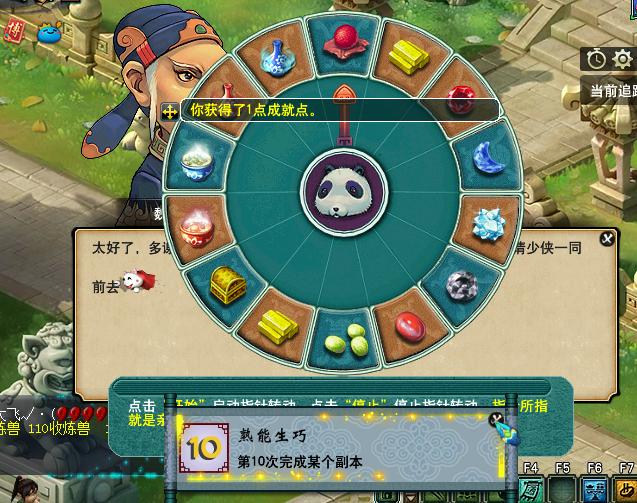Activate the F6 hotbar skill slot
The width and height of the screenshot is (637, 503).
[594, 488]
